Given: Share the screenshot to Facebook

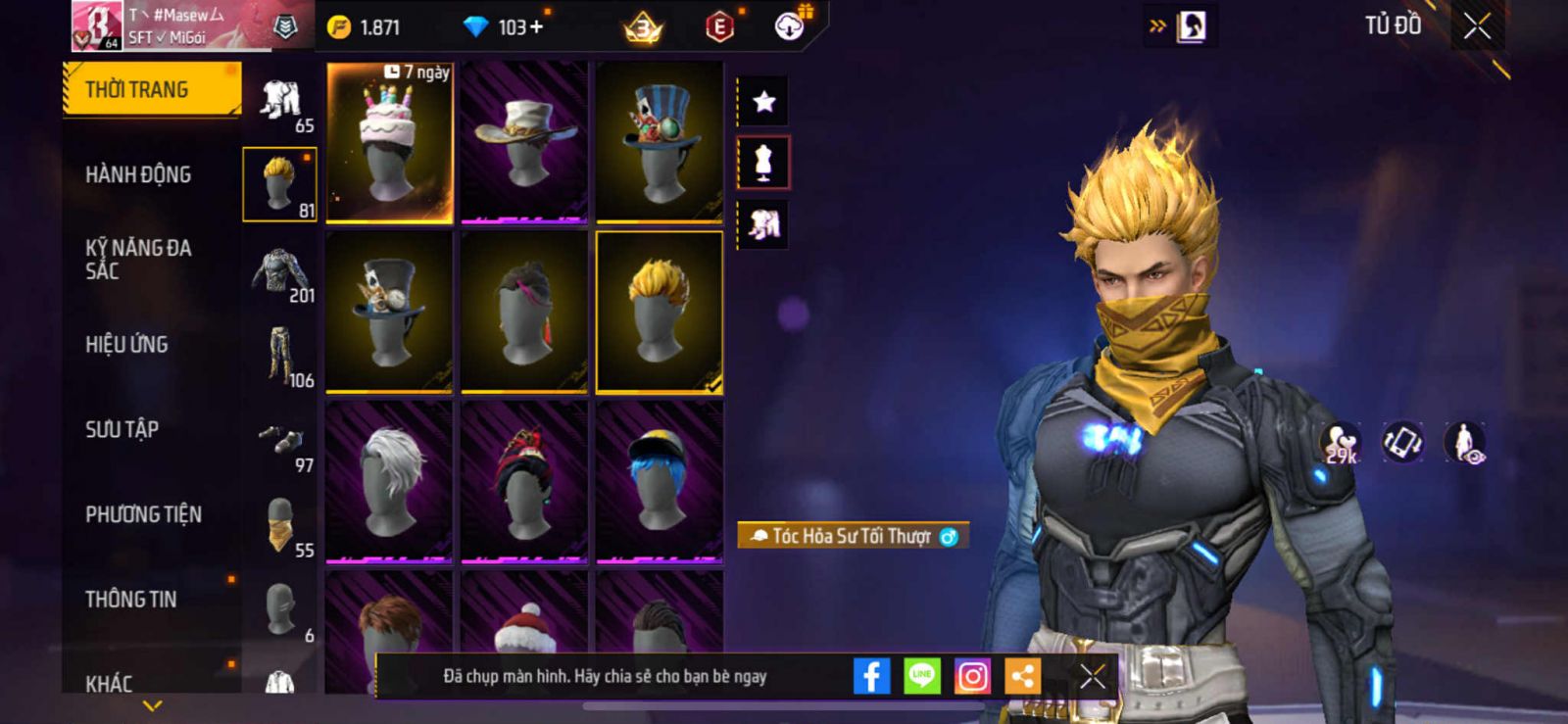Looking at the screenshot, I should tap(871, 676).
